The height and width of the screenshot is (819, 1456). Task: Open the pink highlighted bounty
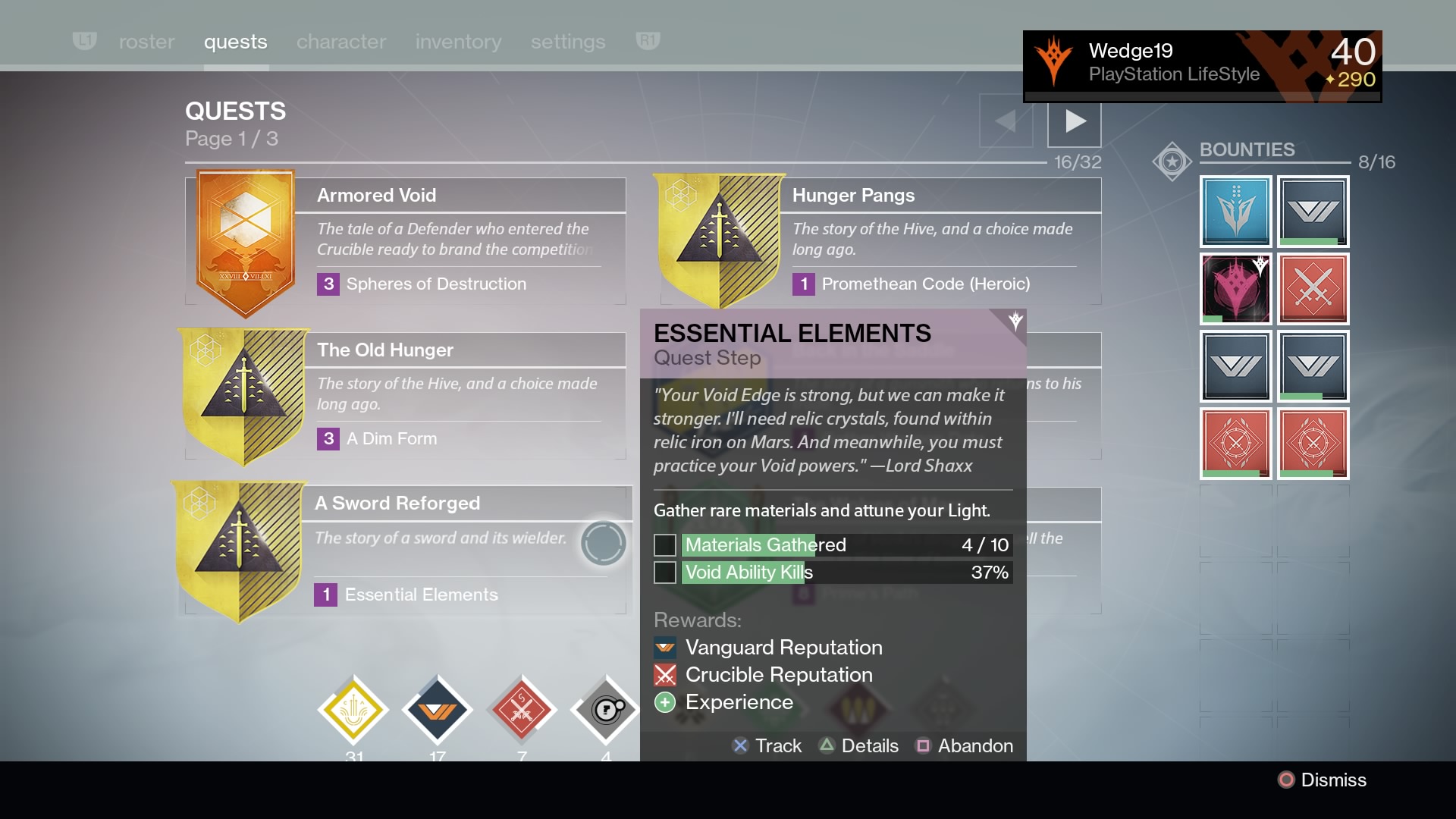point(1235,290)
